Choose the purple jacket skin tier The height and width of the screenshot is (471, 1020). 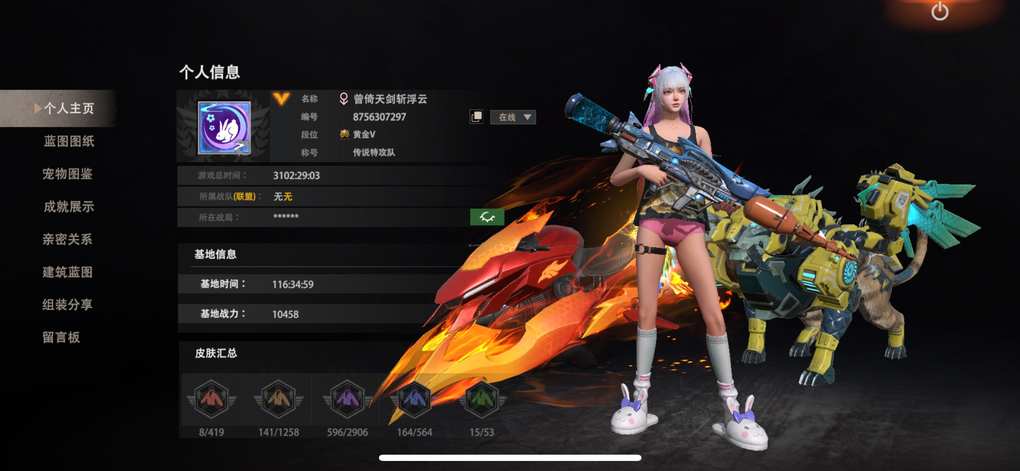(345, 400)
